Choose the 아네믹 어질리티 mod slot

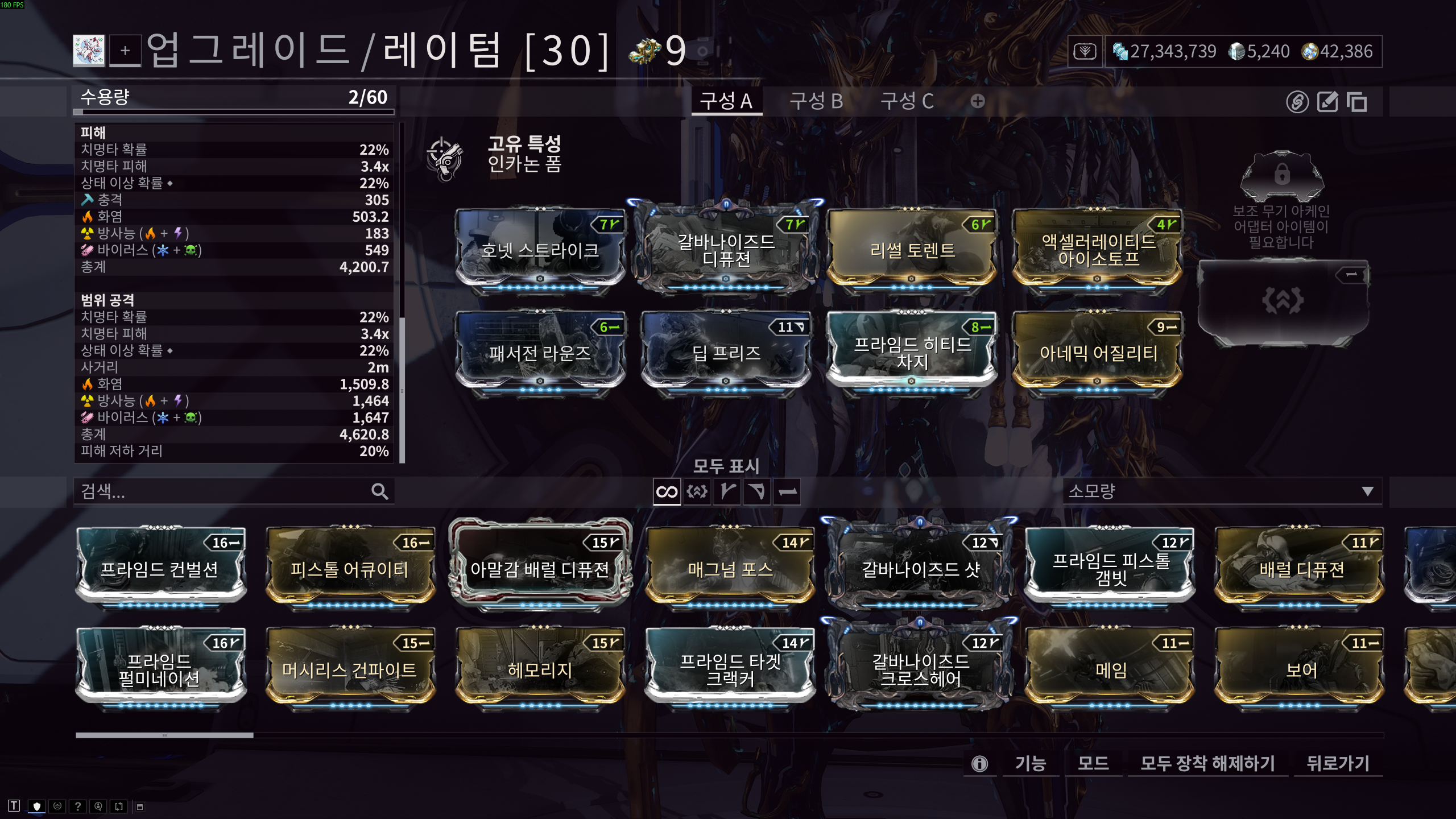[1098, 353]
